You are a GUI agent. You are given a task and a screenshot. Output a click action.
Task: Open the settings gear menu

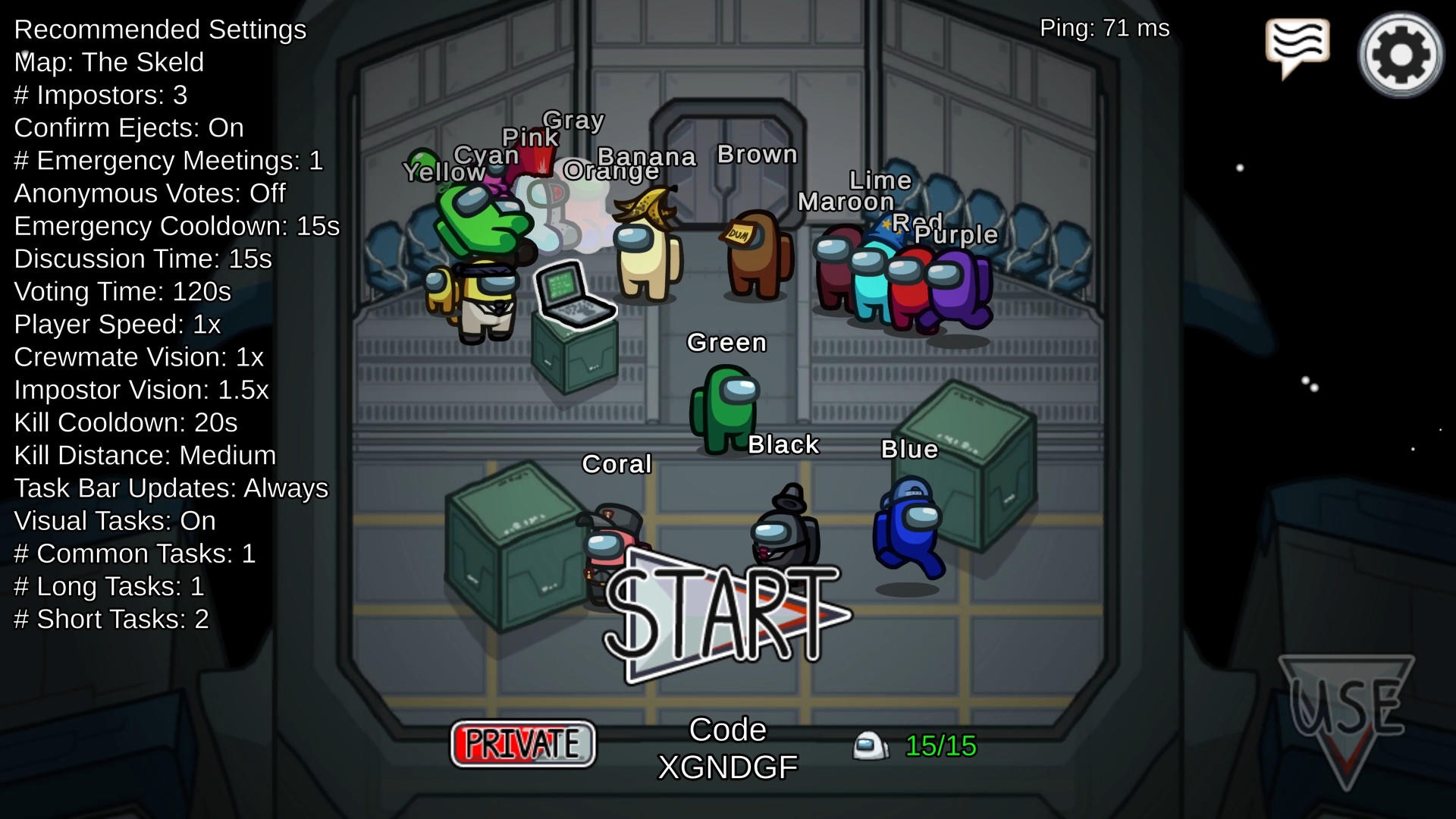tap(1399, 53)
